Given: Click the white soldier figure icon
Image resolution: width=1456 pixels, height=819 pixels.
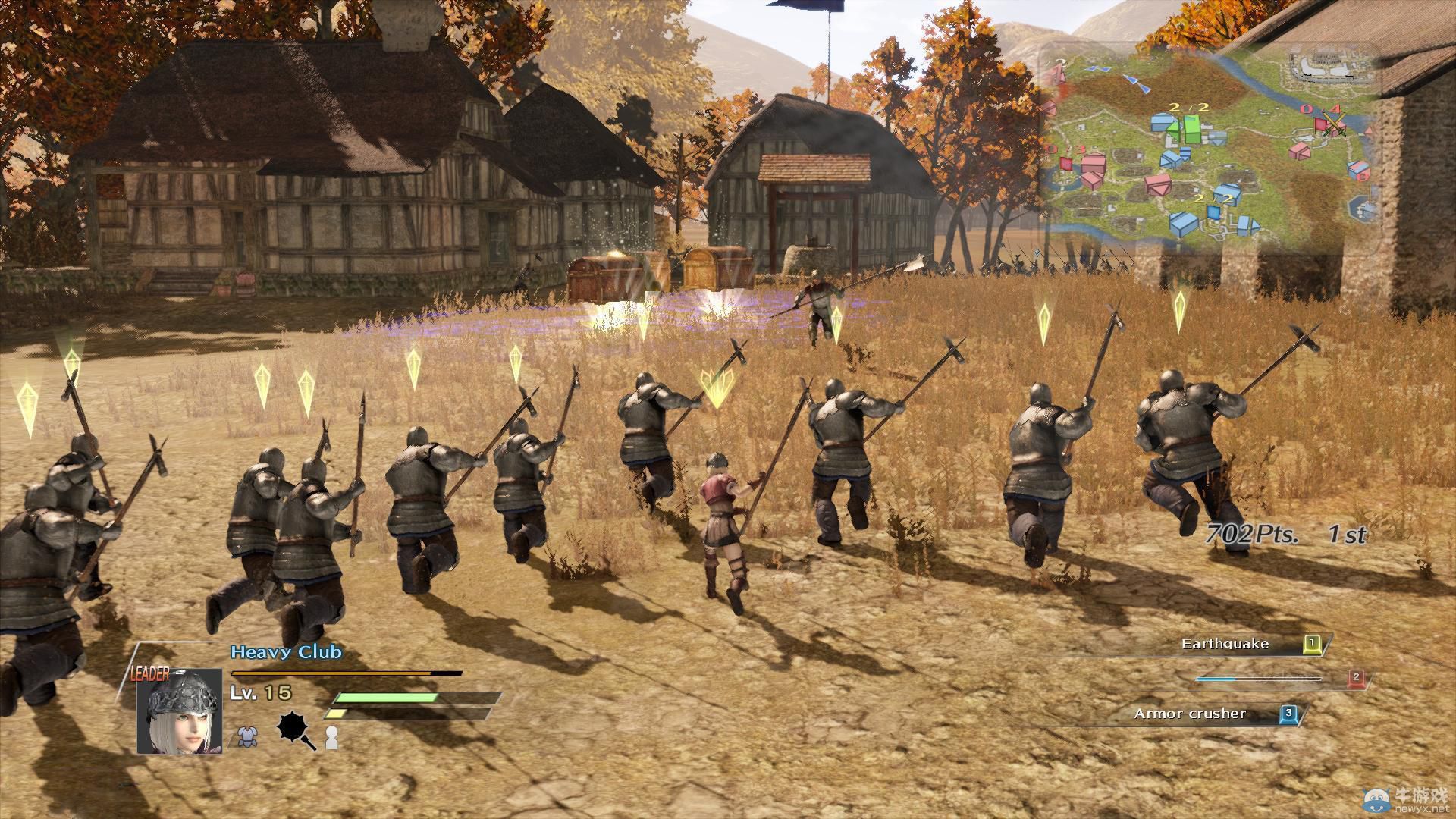Looking at the screenshot, I should point(331,737).
